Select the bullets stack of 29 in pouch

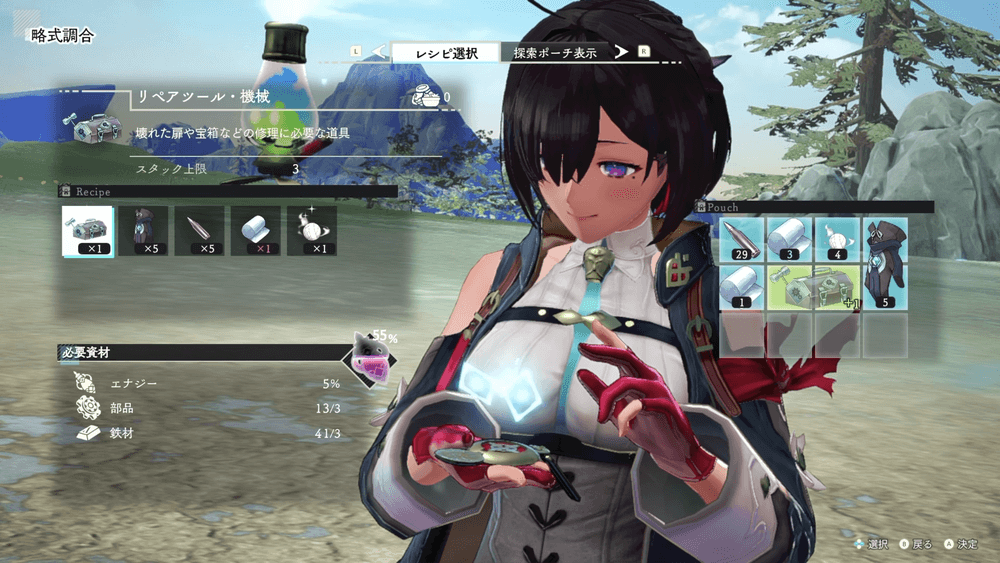(x=742, y=240)
